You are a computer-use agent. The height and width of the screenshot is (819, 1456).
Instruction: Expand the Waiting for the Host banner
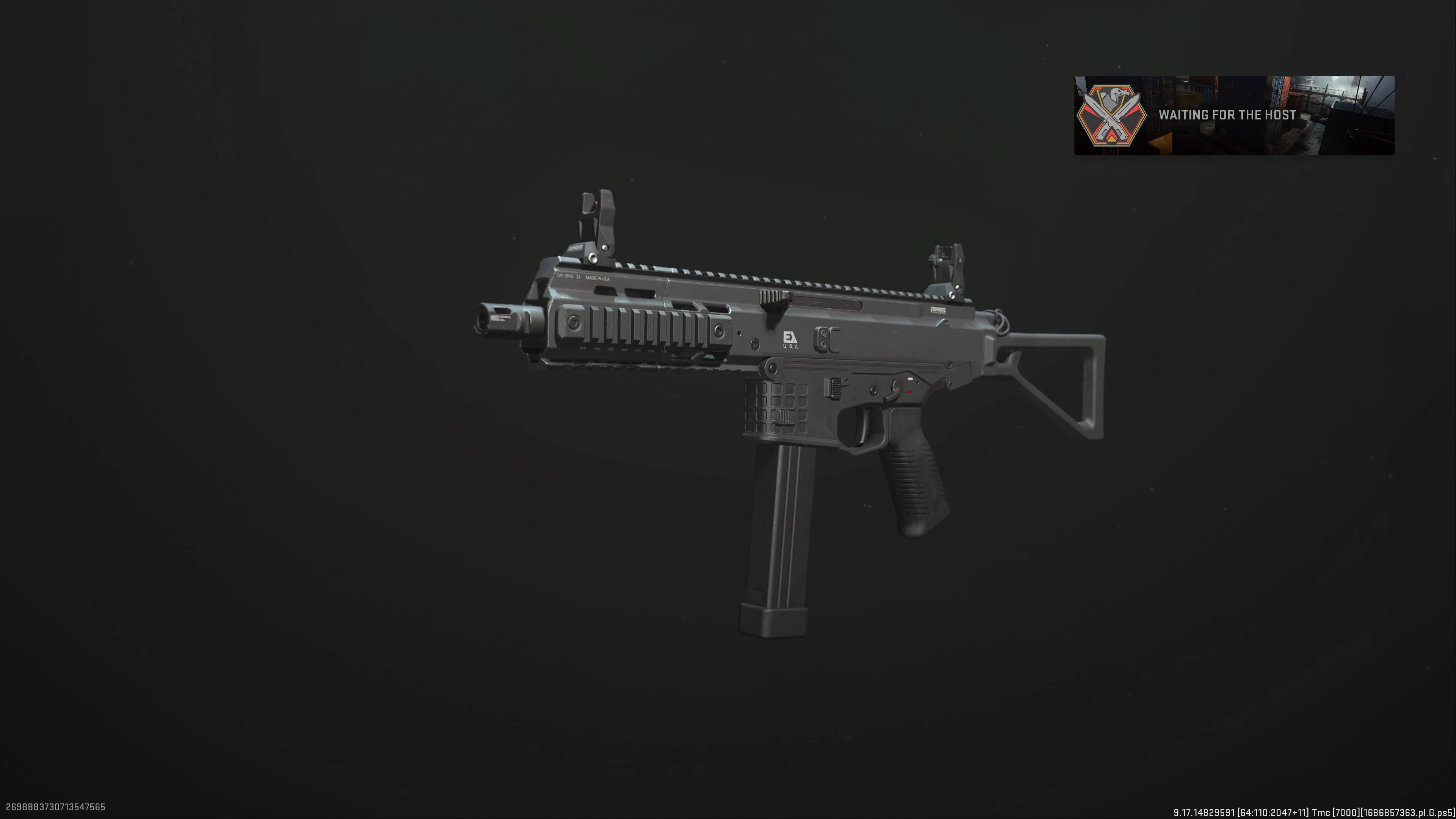[x=1232, y=116]
